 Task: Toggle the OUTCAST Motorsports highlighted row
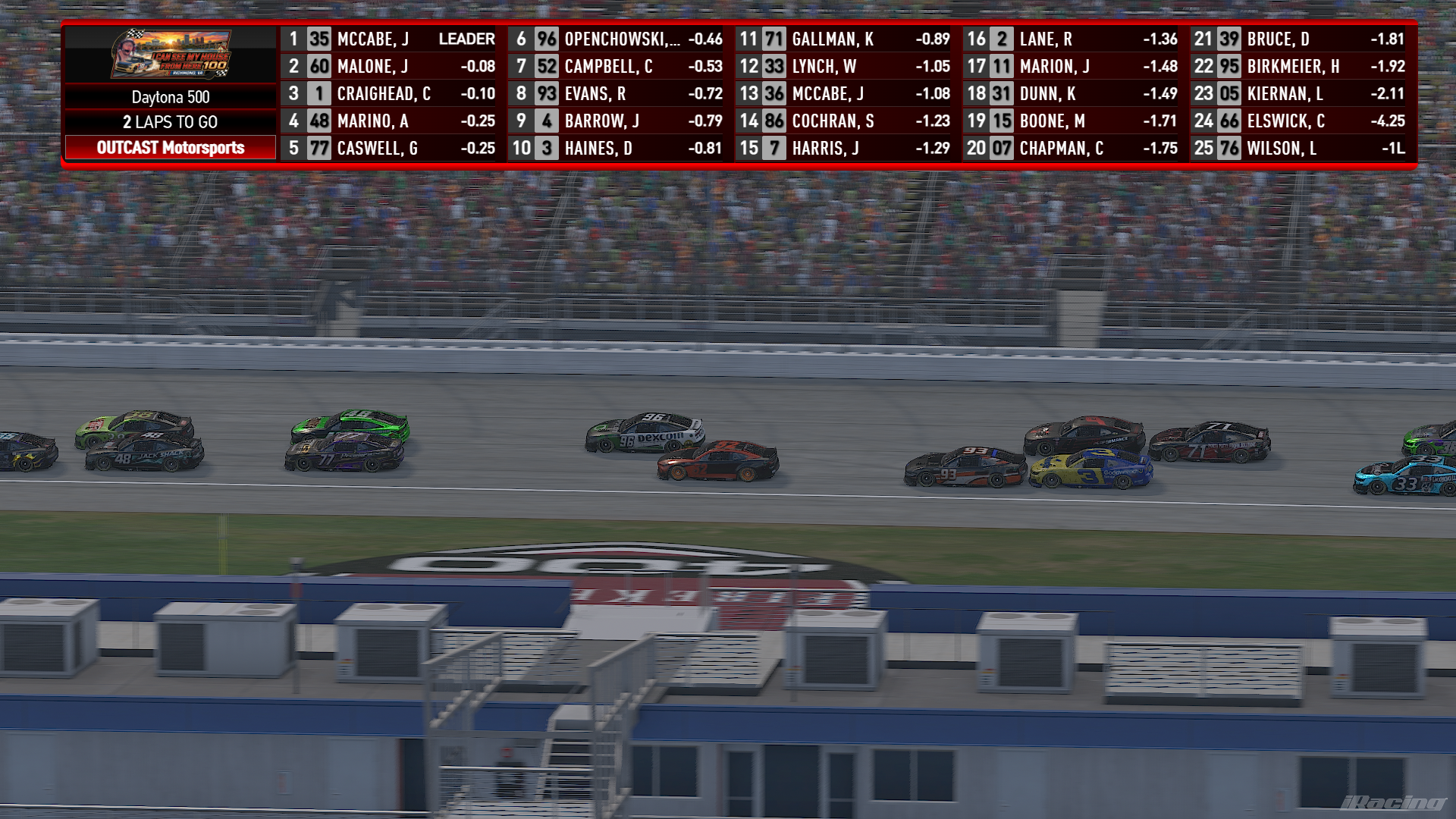click(x=171, y=149)
